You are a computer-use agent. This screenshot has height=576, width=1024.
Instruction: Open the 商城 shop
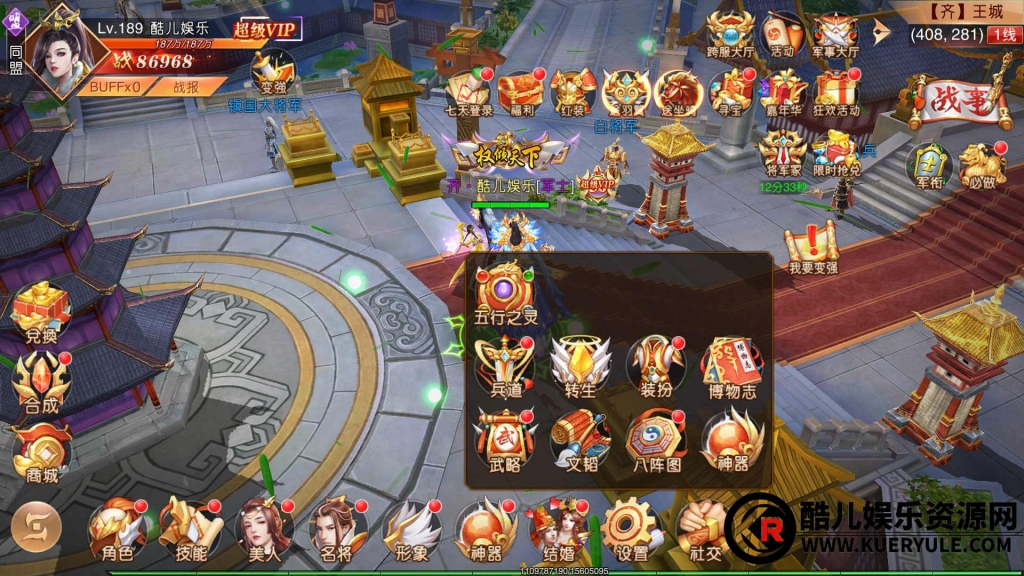tap(39, 449)
